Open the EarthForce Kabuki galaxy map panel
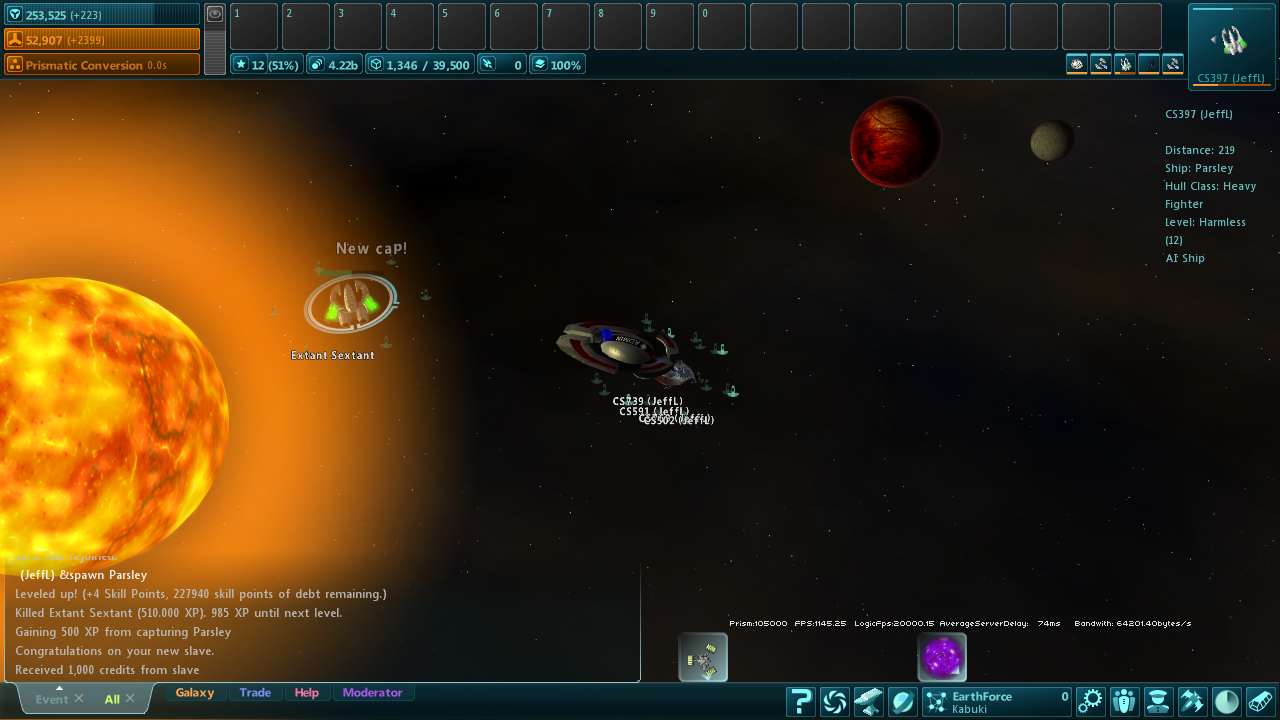 tap(996, 701)
